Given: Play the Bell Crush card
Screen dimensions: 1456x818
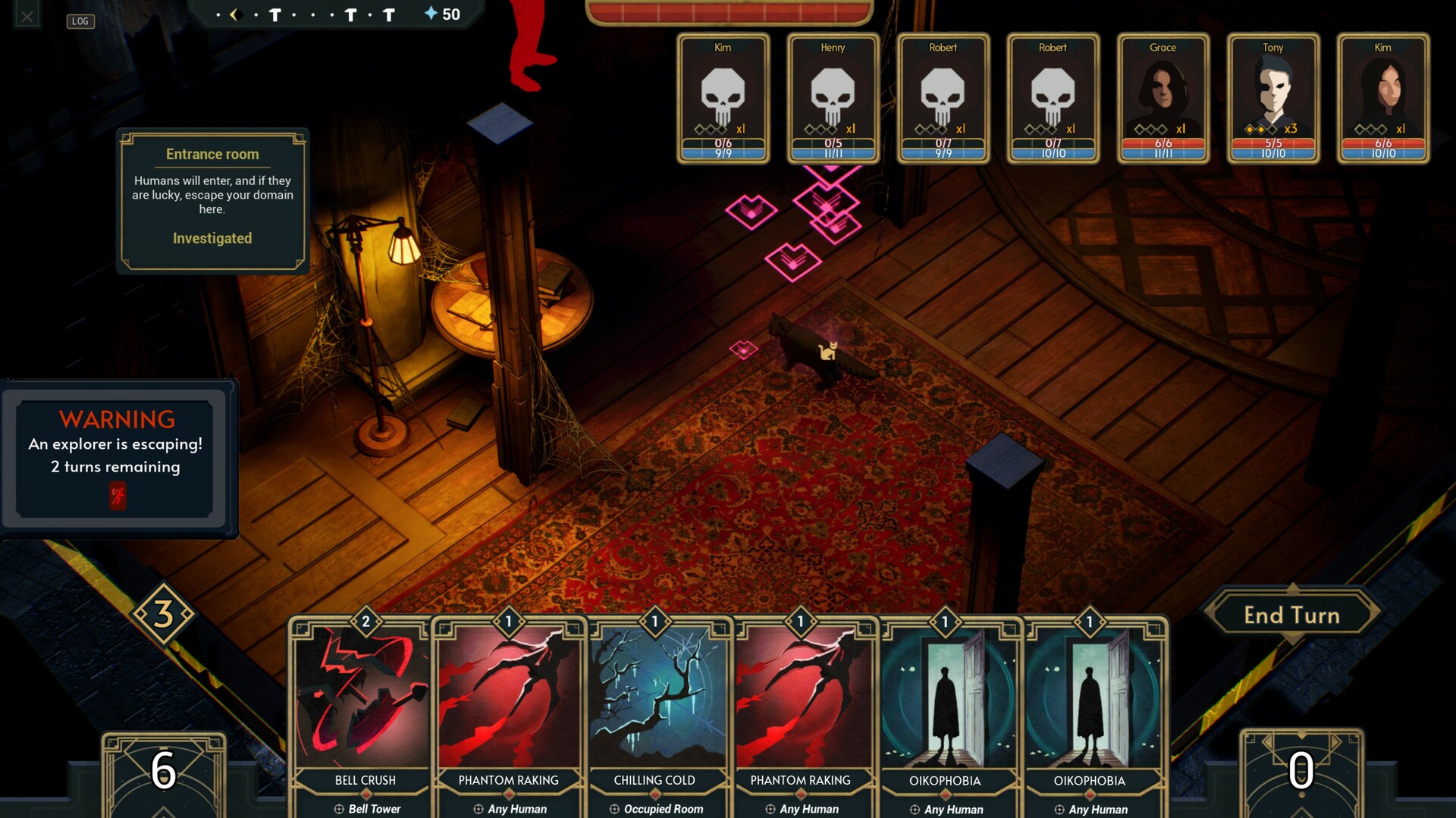Looking at the screenshot, I should pyautogui.click(x=364, y=705).
